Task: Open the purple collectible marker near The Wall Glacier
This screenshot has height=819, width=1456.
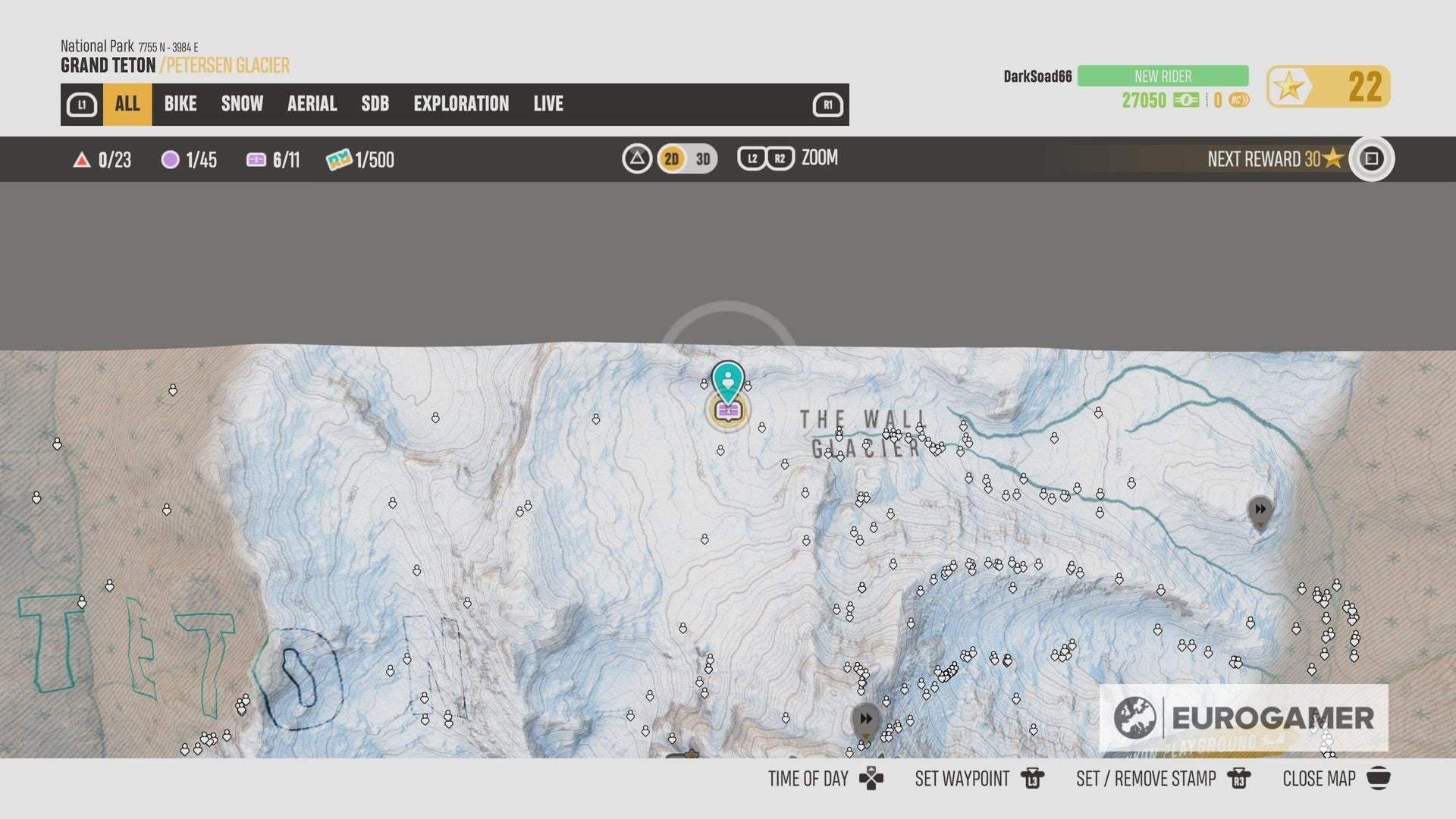Action: click(x=727, y=410)
